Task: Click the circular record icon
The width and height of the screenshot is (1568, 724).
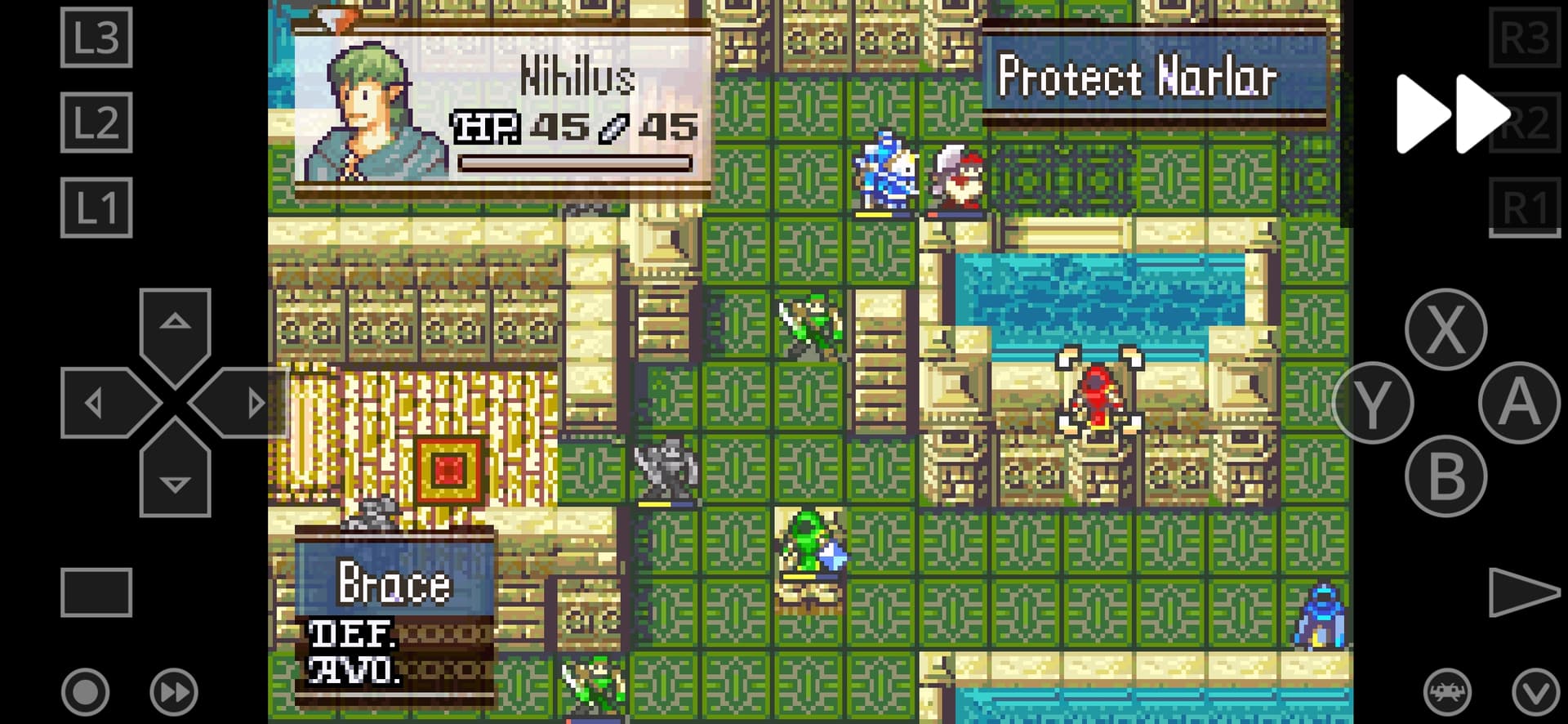Action: 85,692
